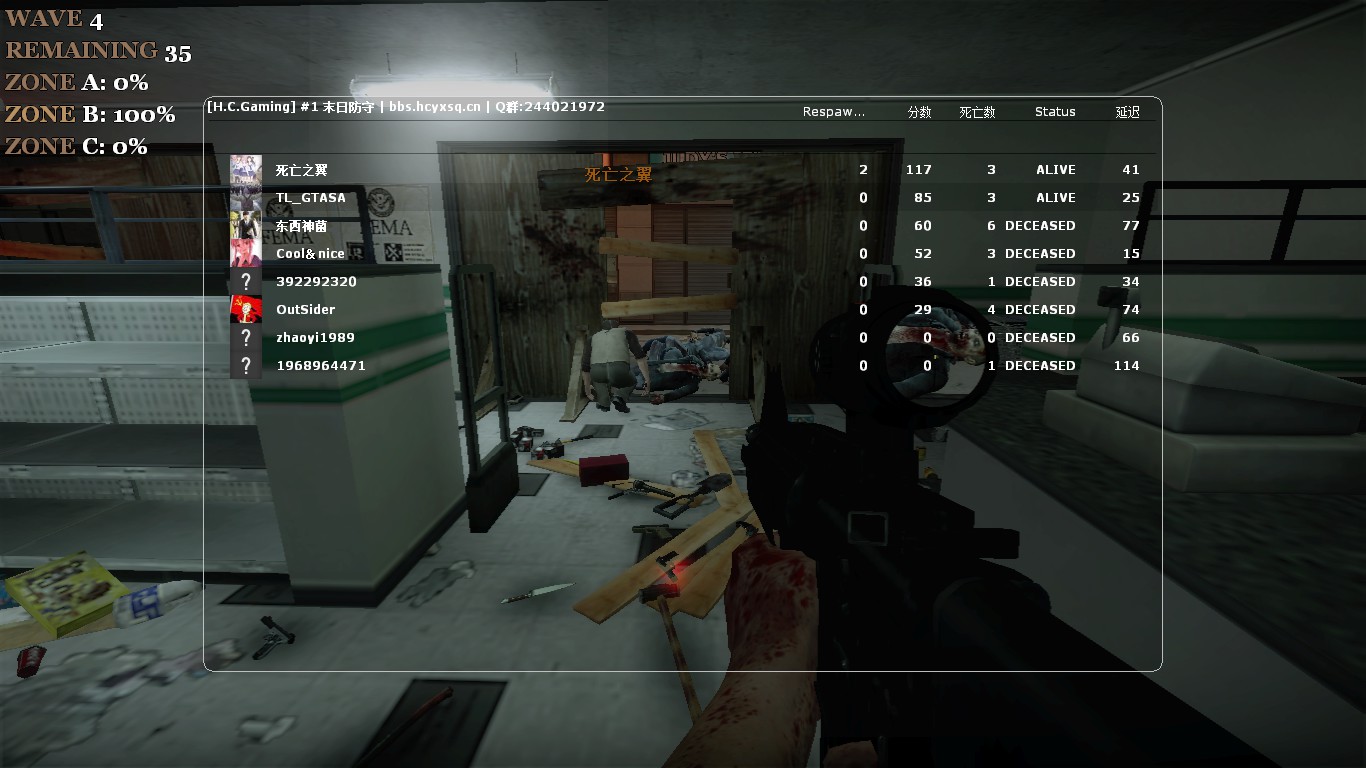
Task: Click Cool& nice's pink-haired avatar
Action: pyautogui.click(x=246, y=254)
